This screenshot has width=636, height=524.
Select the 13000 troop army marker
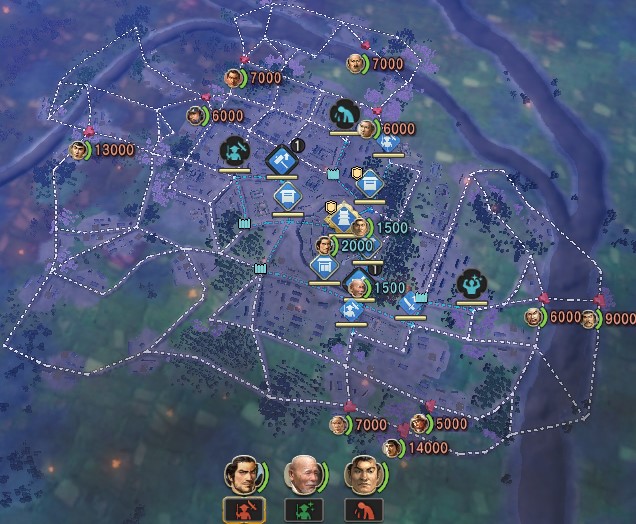80,150
